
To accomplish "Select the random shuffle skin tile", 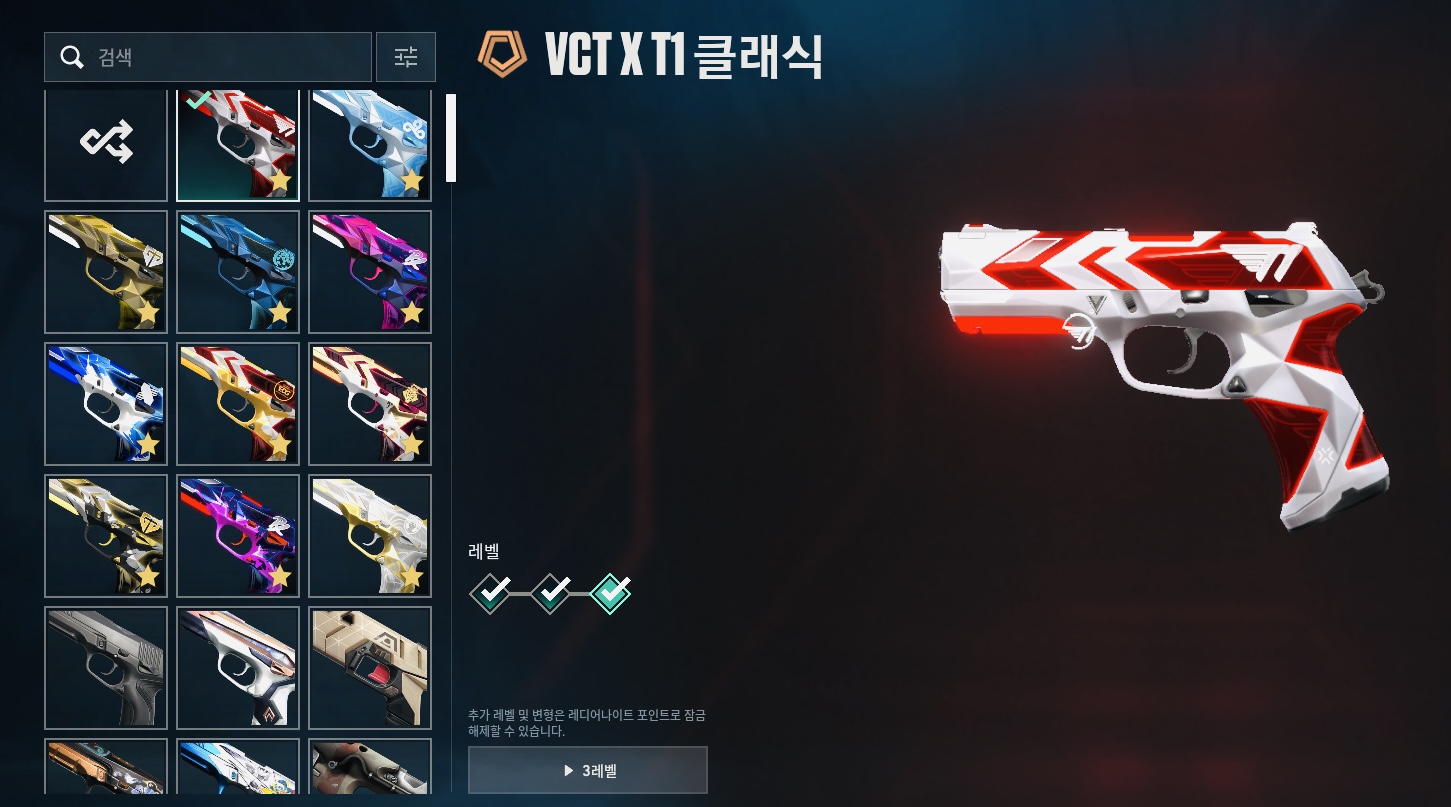I will tap(106, 145).
